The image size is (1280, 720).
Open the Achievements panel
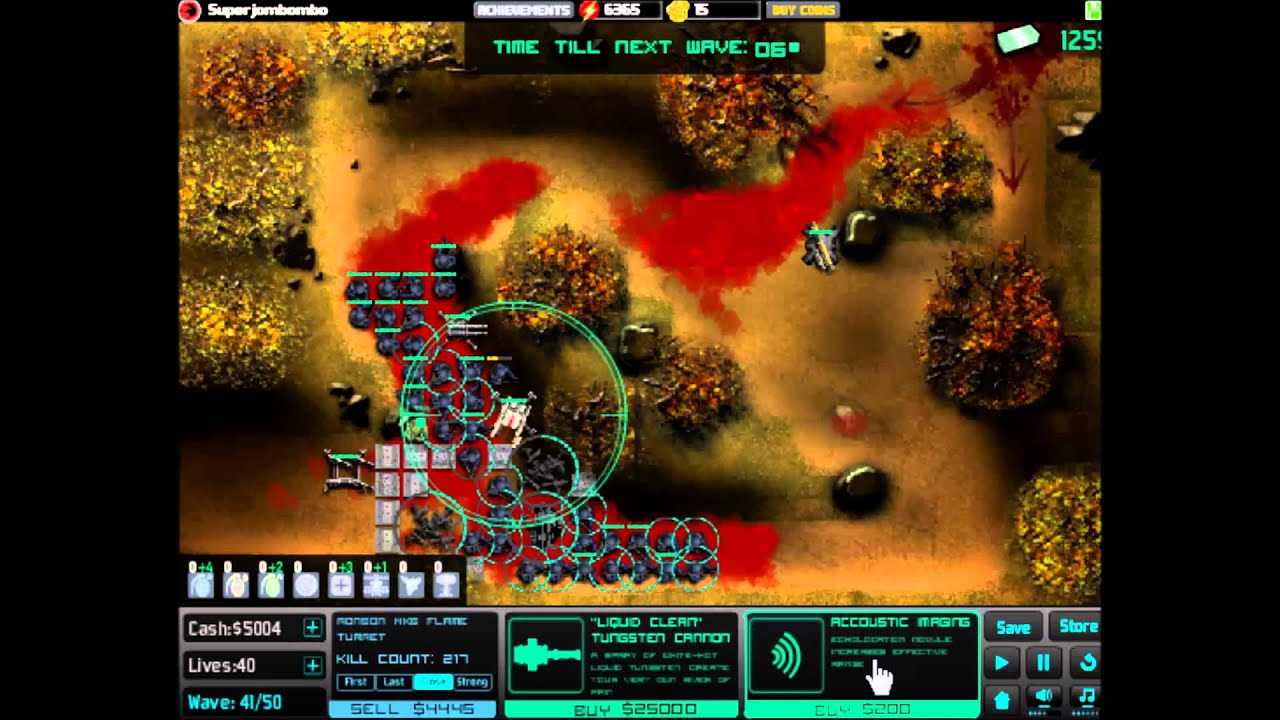524,10
